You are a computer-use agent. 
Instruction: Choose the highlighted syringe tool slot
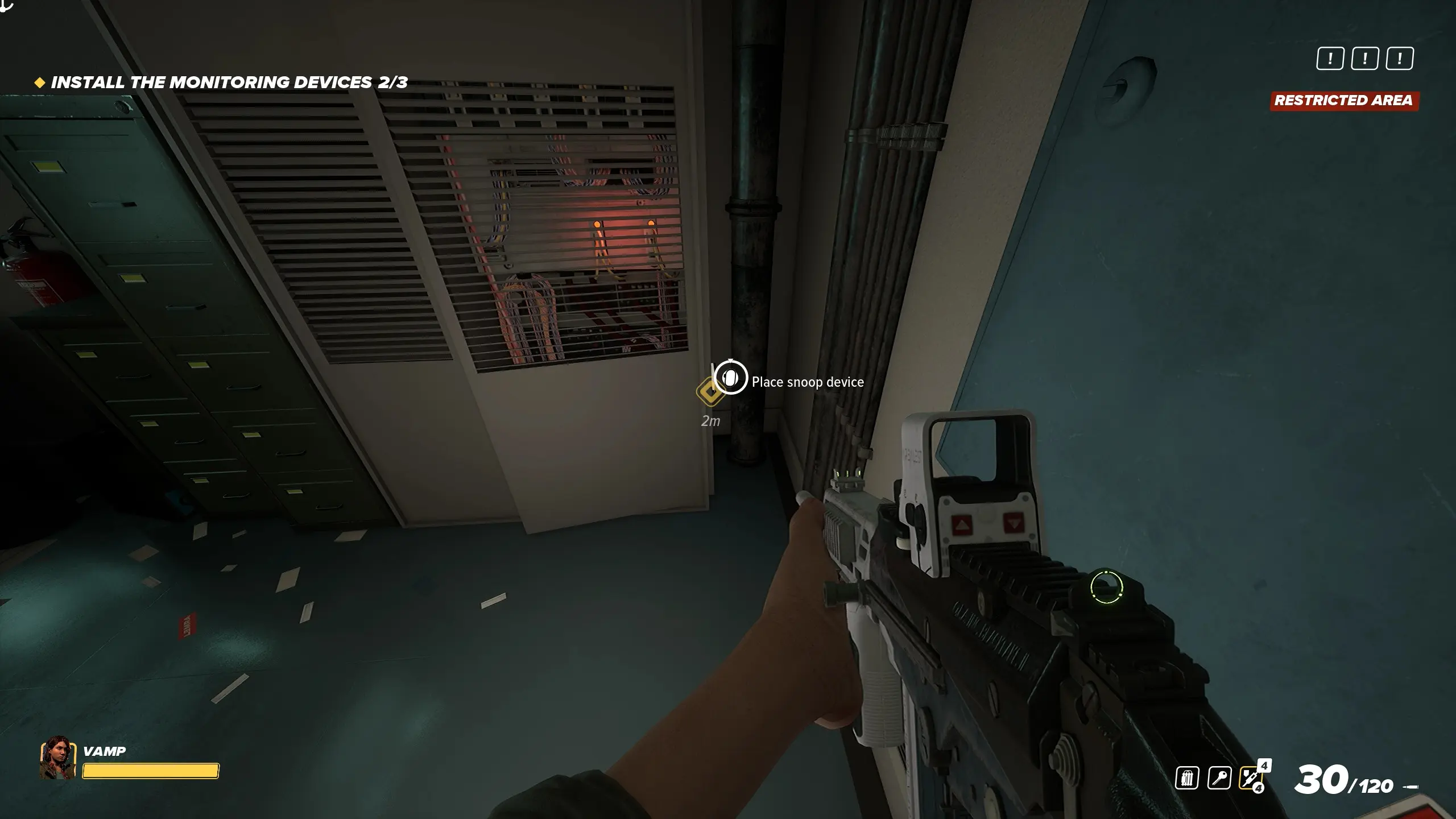pyautogui.click(x=1250, y=777)
